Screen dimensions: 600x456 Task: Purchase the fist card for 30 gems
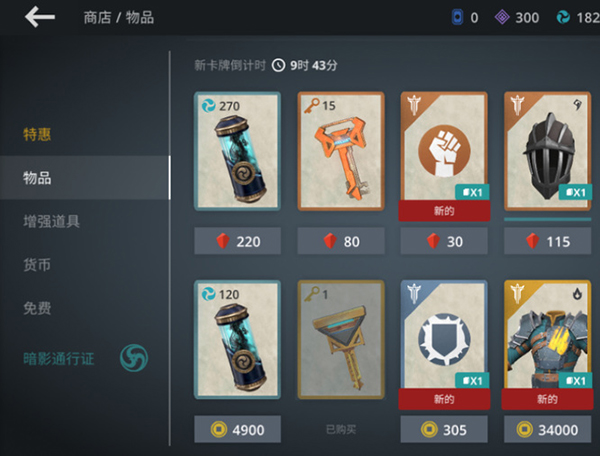[444, 241]
